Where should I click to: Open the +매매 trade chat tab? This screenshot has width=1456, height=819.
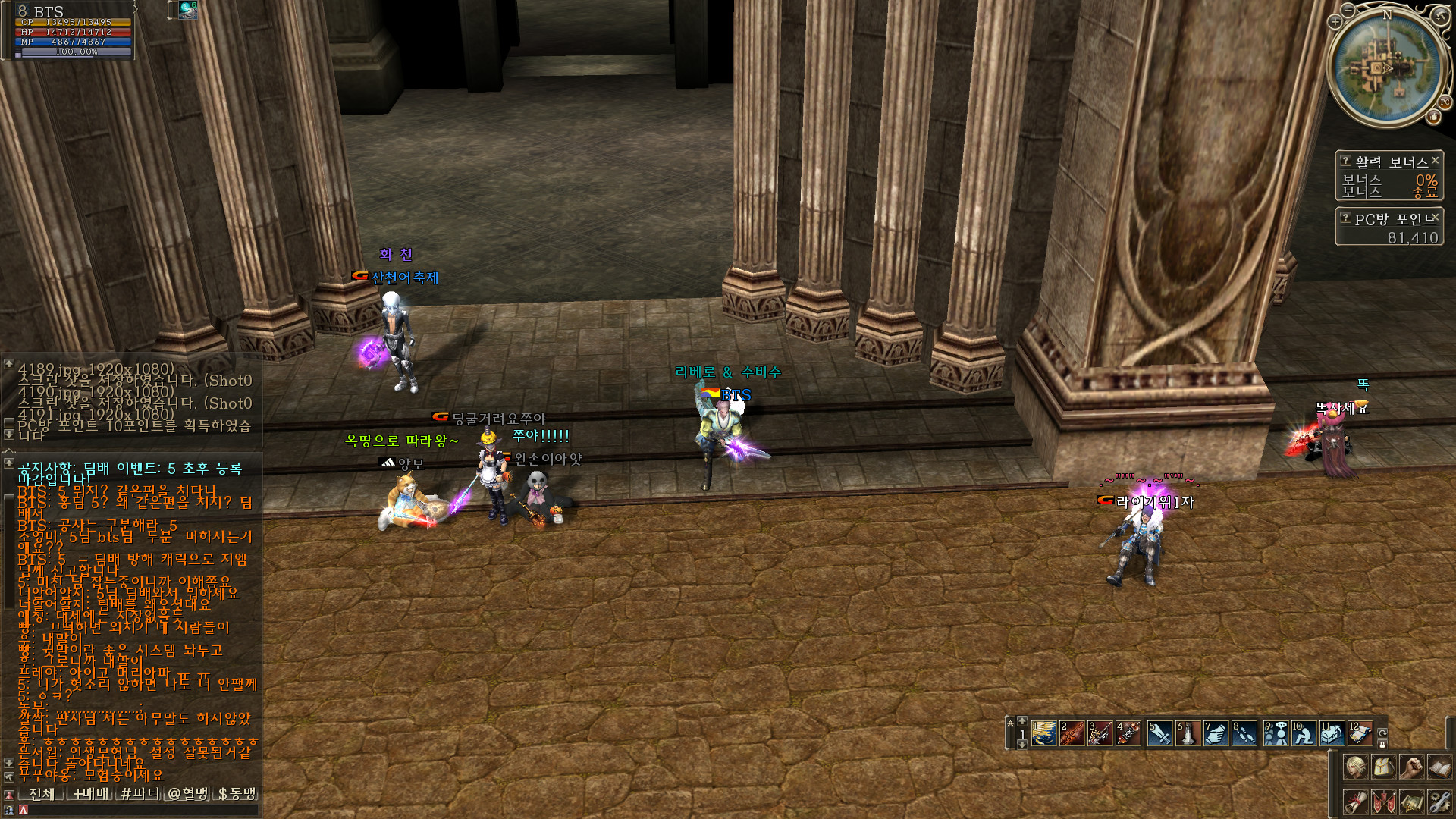[90, 794]
